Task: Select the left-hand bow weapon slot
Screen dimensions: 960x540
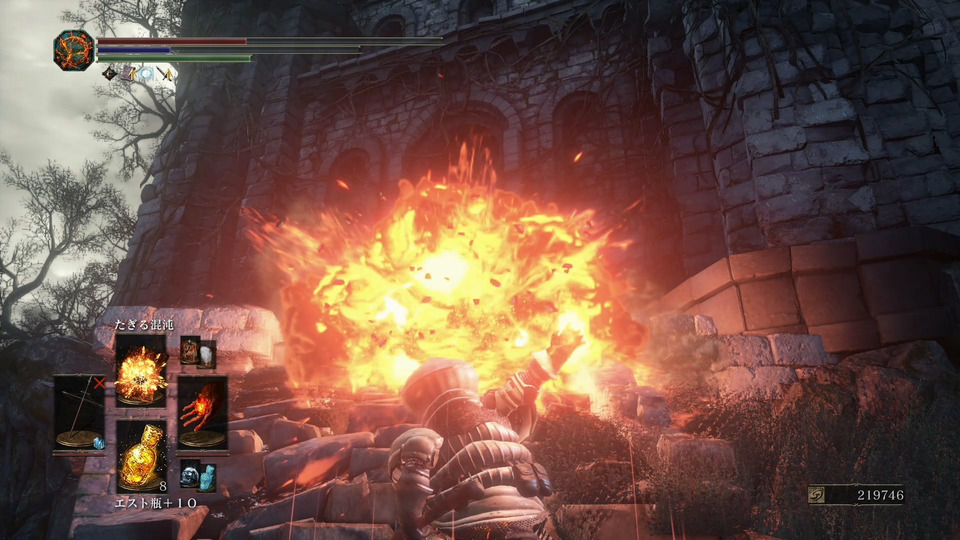Action: coord(78,412)
